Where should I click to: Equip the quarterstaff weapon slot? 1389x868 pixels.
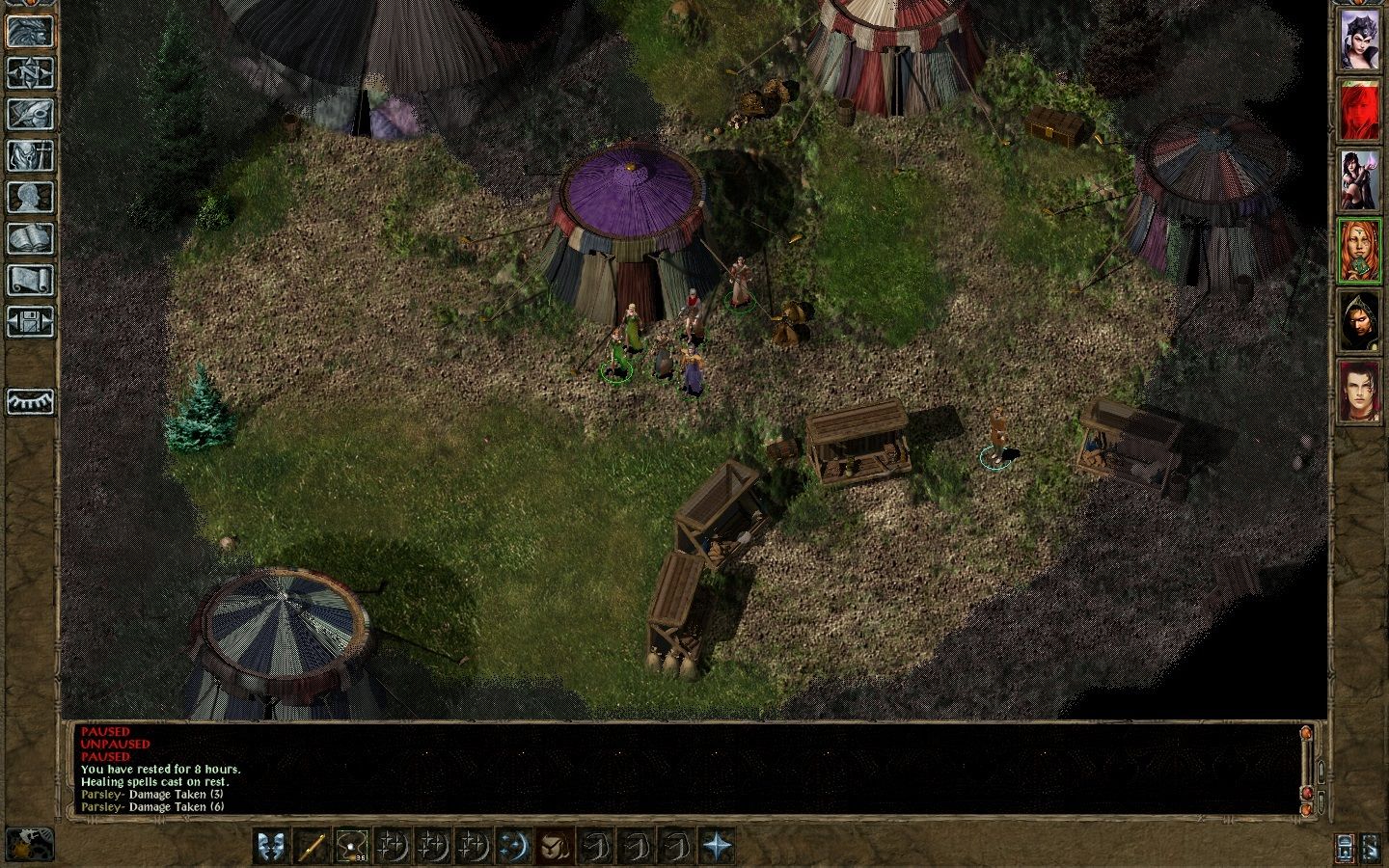click(x=311, y=847)
